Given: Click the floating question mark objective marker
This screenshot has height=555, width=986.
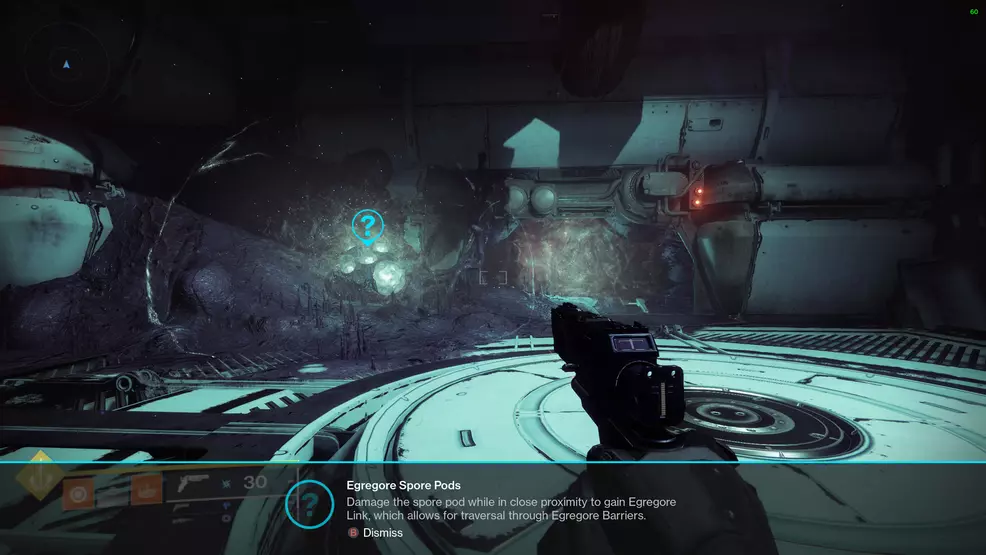Looking at the screenshot, I should [368, 227].
